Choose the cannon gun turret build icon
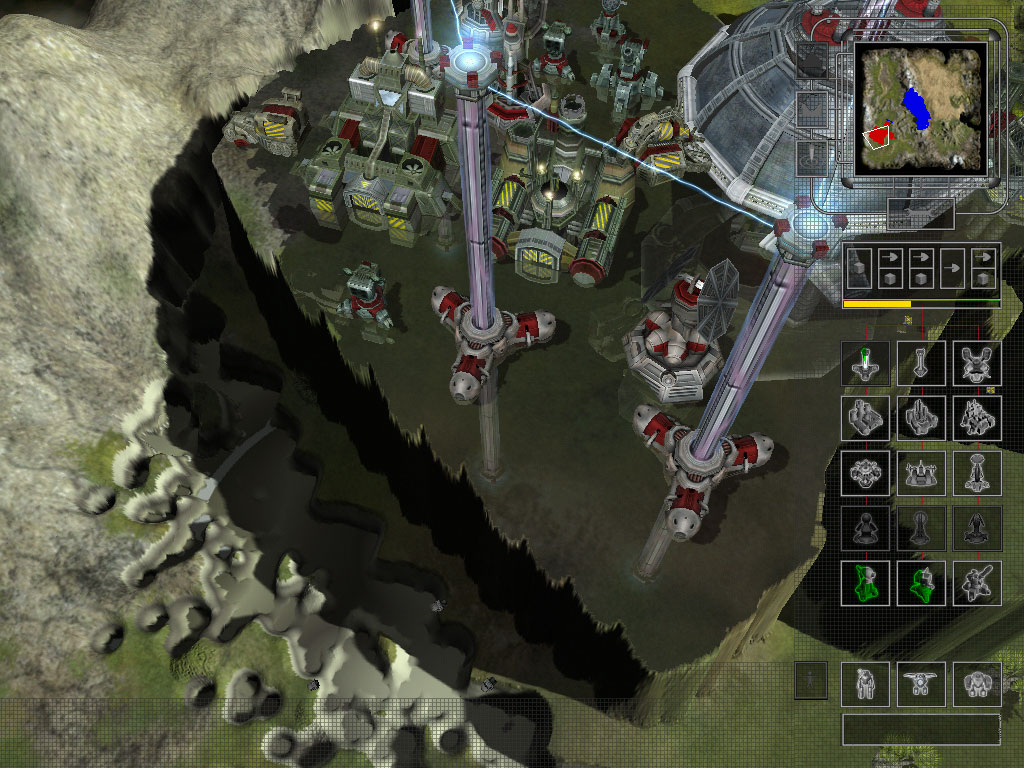Image resolution: width=1024 pixels, height=768 pixels. [976, 583]
